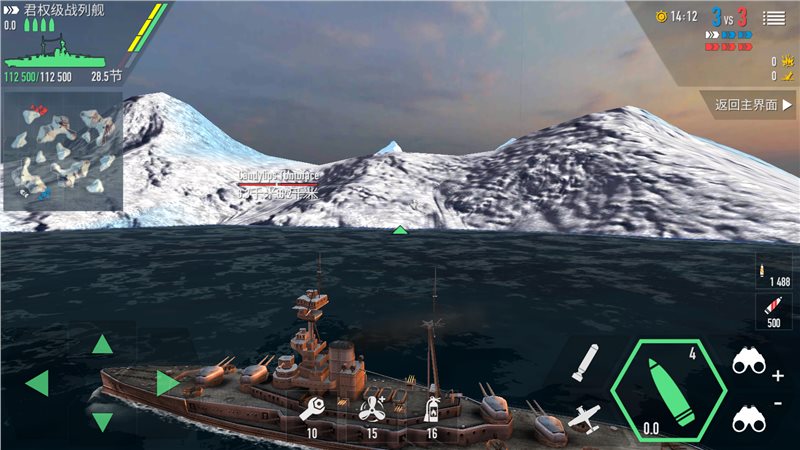Use the propeller engine boost consumable

pos(372,409)
